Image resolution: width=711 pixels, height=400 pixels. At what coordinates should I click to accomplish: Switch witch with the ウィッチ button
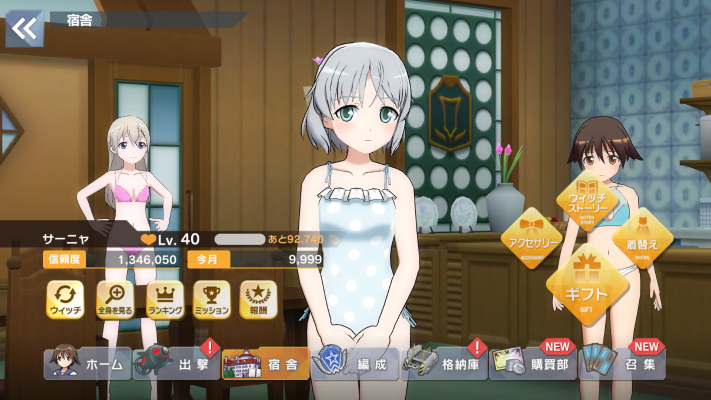pyautogui.click(x=65, y=299)
